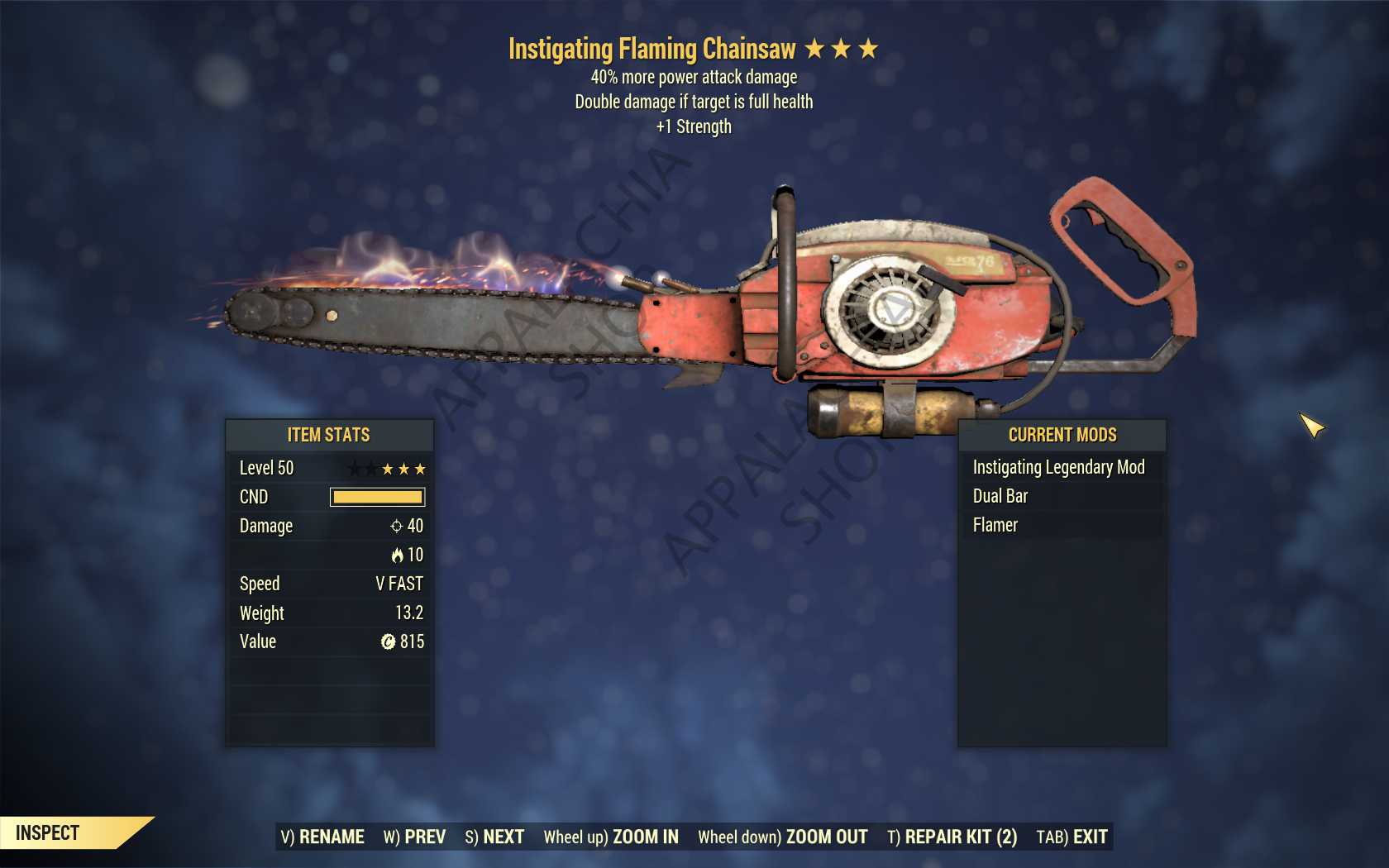This screenshot has height=868, width=1389.
Task: Open the Speed stat showing V FAST
Action: click(x=331, y=584)
